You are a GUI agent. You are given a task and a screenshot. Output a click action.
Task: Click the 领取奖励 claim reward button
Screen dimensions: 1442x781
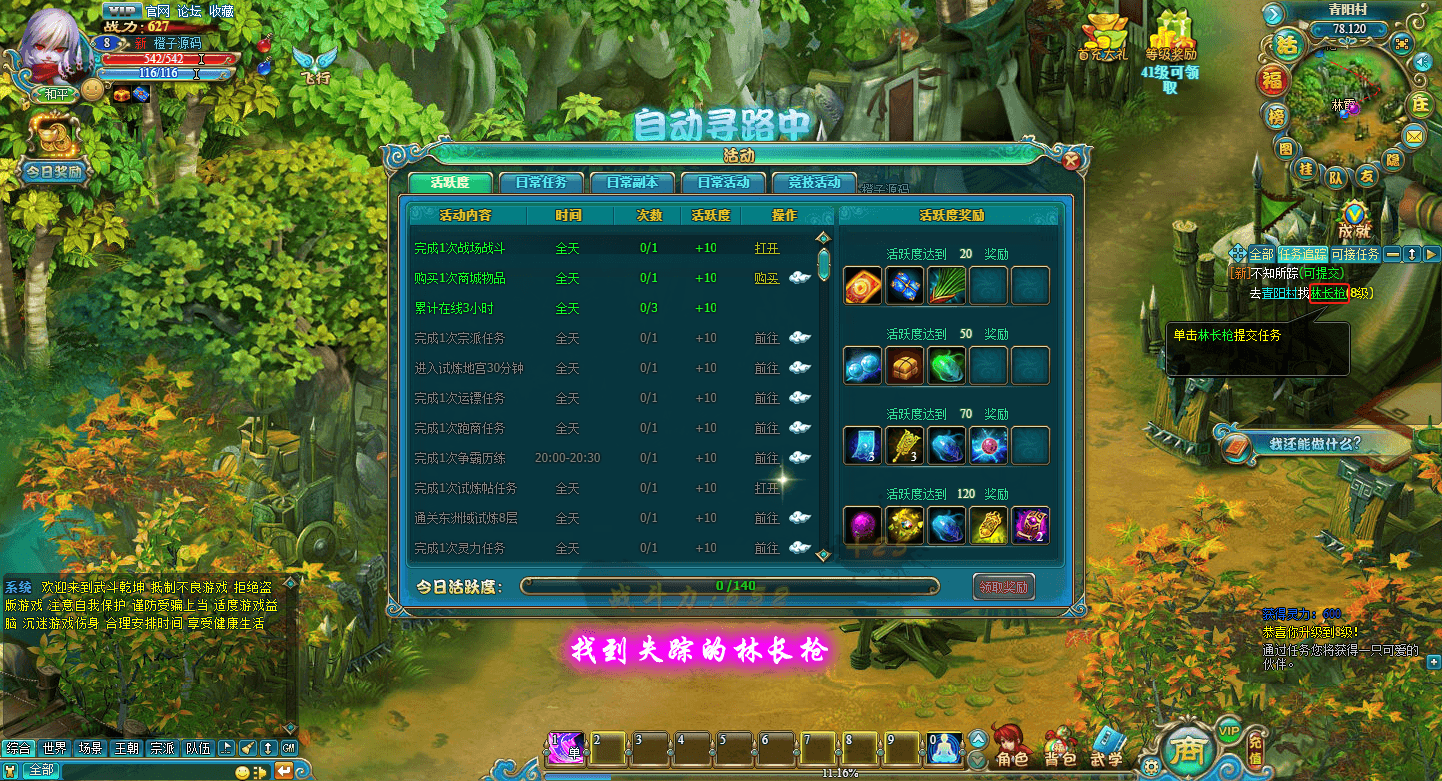[x=1003, y=587]
